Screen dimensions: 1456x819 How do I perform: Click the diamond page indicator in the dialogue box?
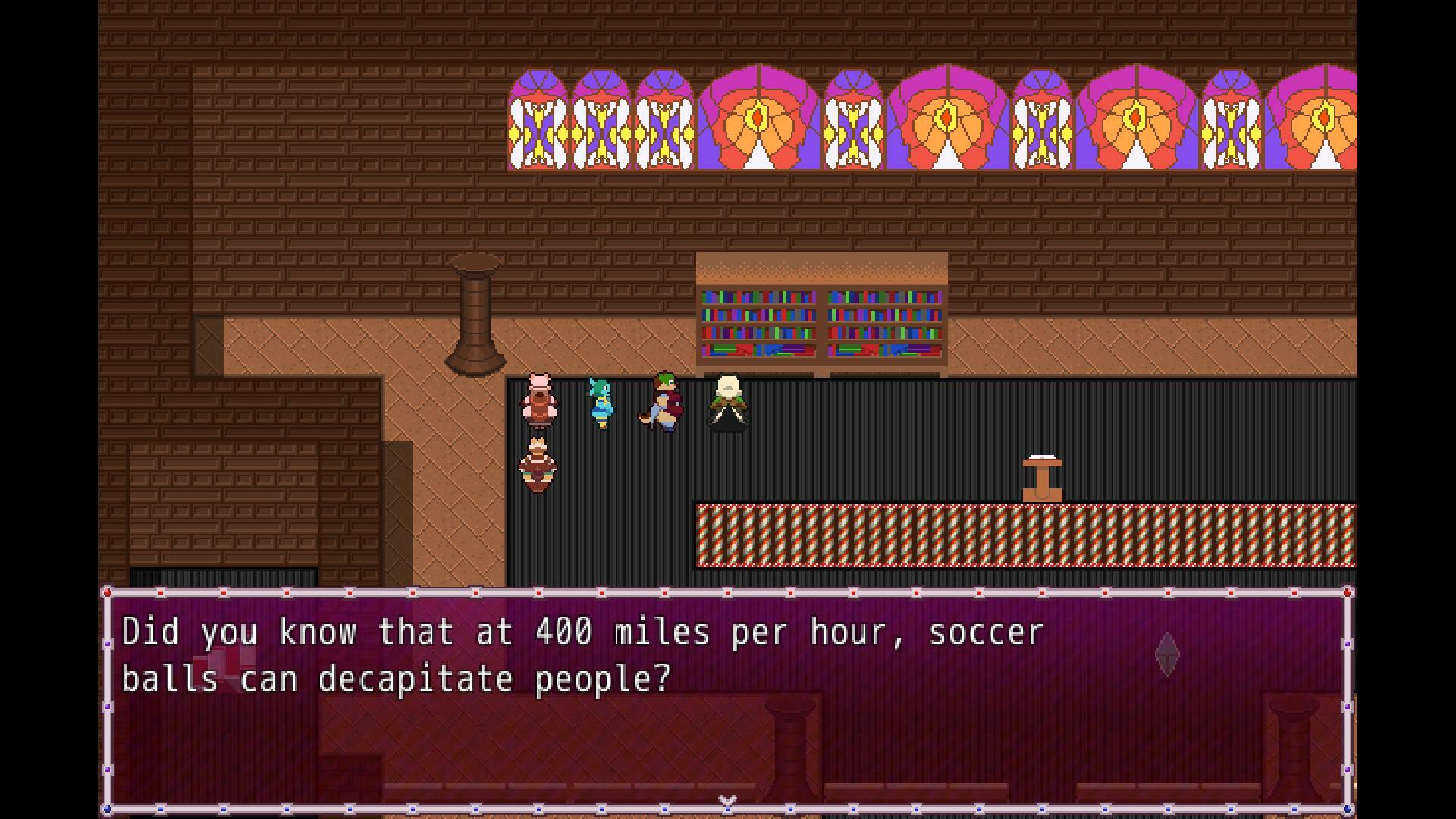[1166, 652]
